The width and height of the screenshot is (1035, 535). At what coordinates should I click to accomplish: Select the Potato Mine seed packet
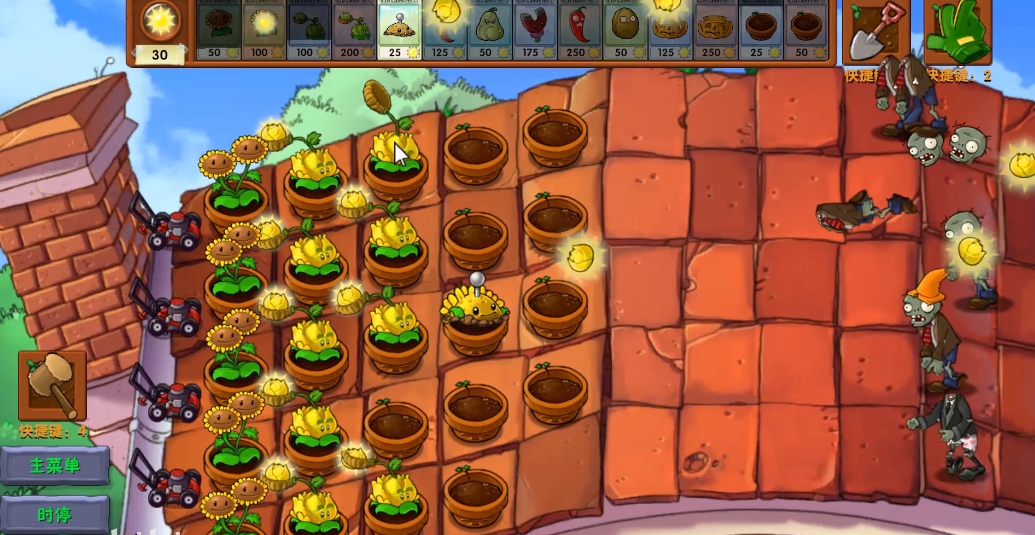(398, 30)
